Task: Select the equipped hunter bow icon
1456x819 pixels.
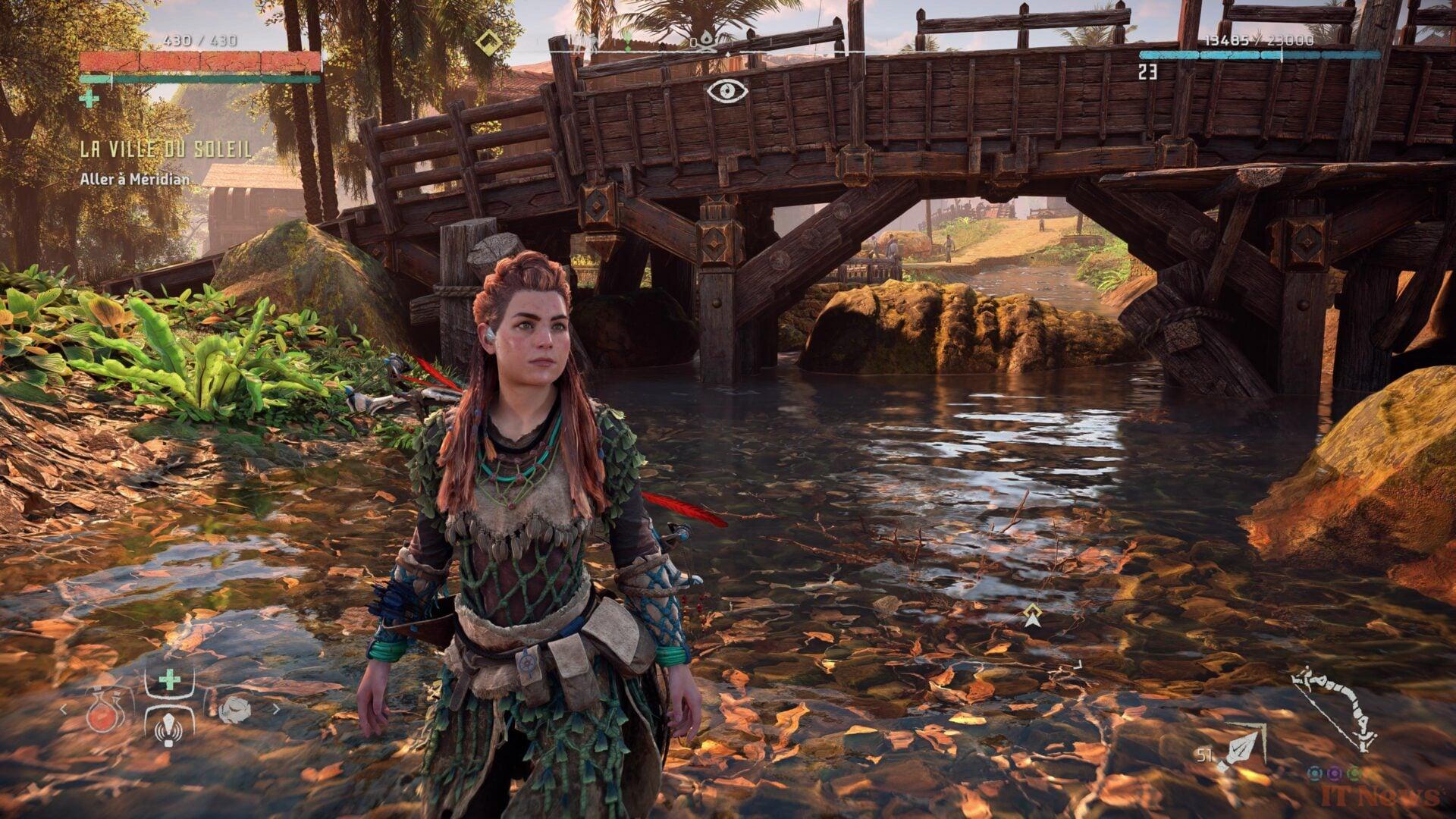Action: [x=1334, y=709]
